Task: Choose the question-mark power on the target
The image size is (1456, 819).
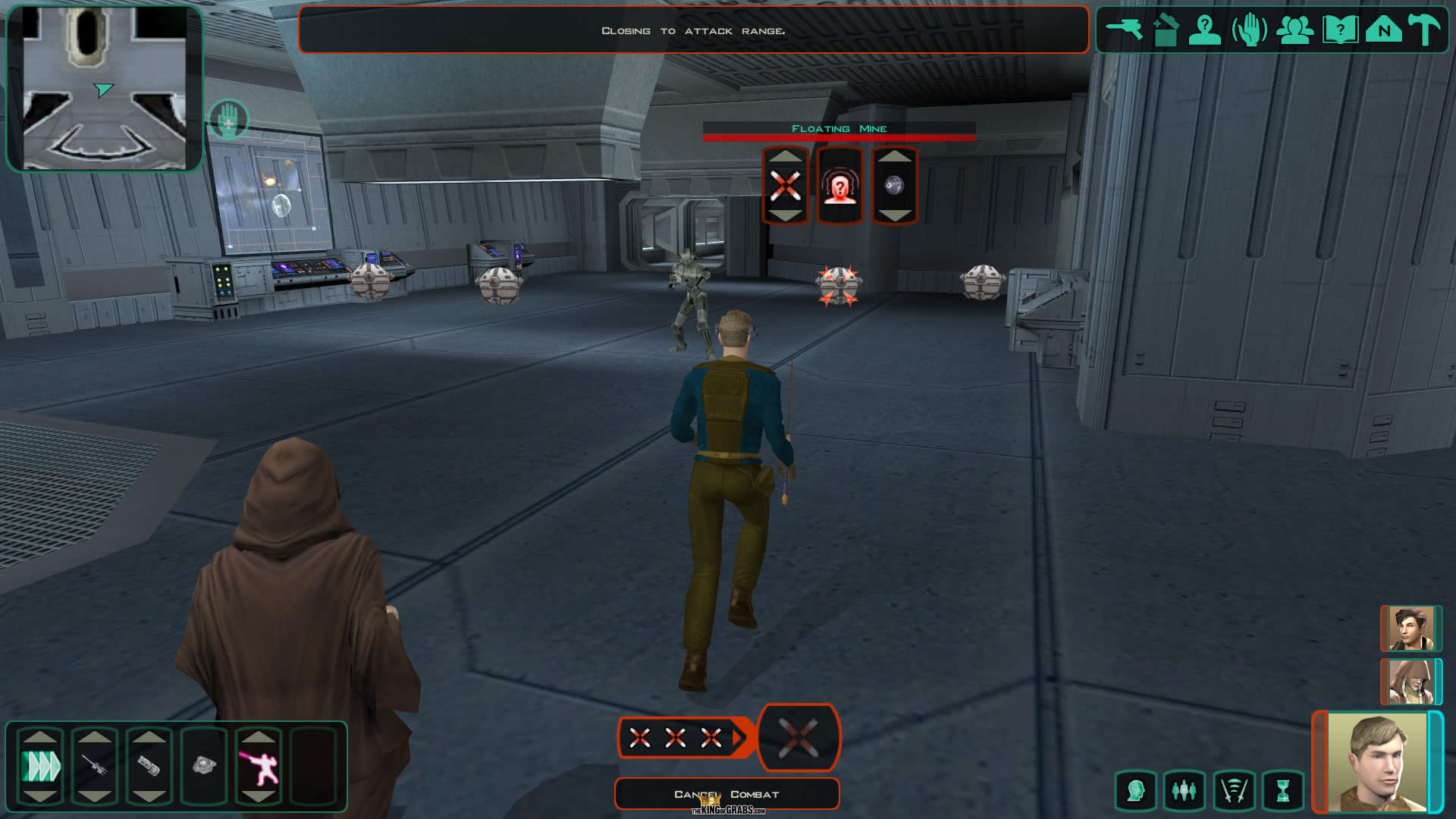Action: pyautogui.click(x=839, y=186)
